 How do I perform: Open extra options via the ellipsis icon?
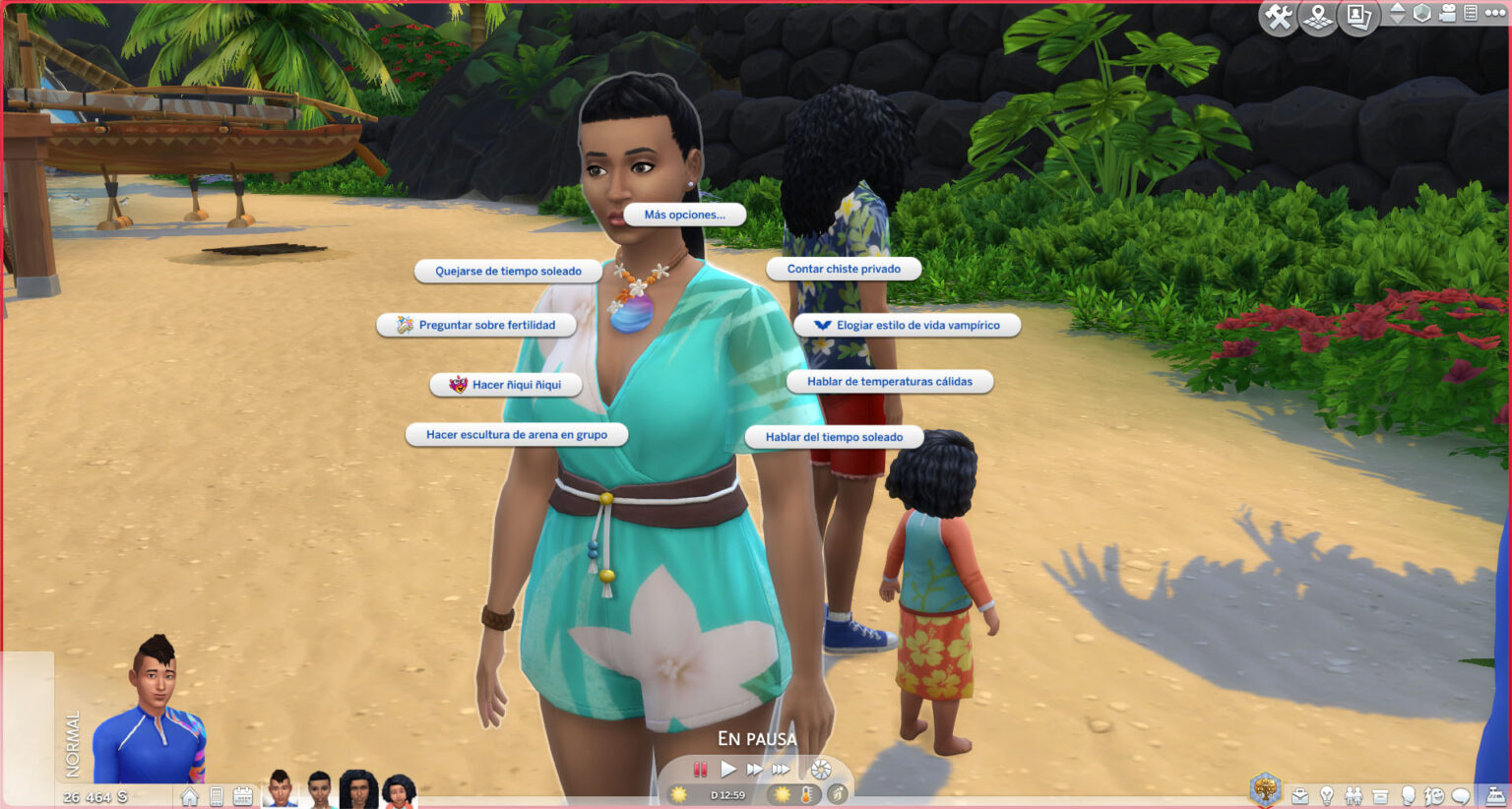[x=1493, y=14]
